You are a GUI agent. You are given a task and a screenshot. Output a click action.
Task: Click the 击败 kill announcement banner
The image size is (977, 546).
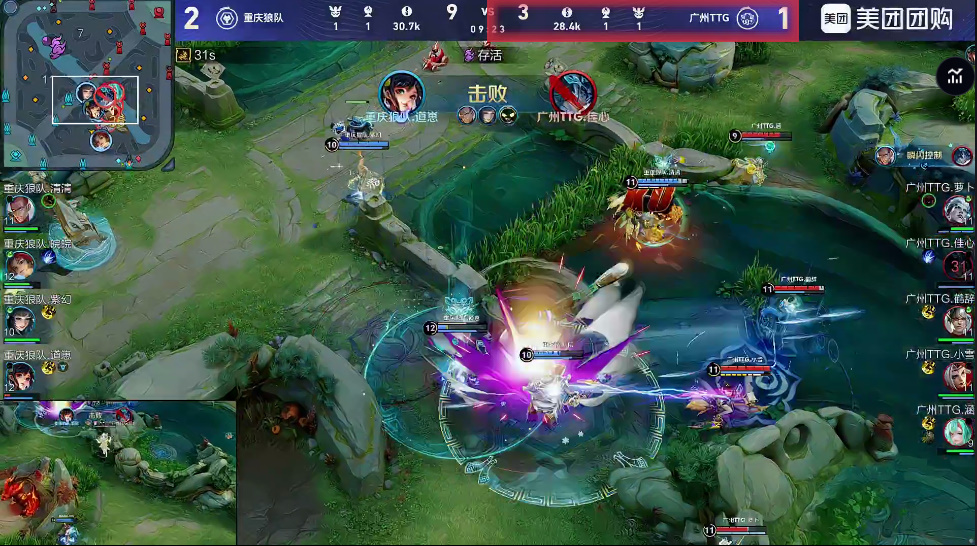pyautogui.click(x=487, y=93)
